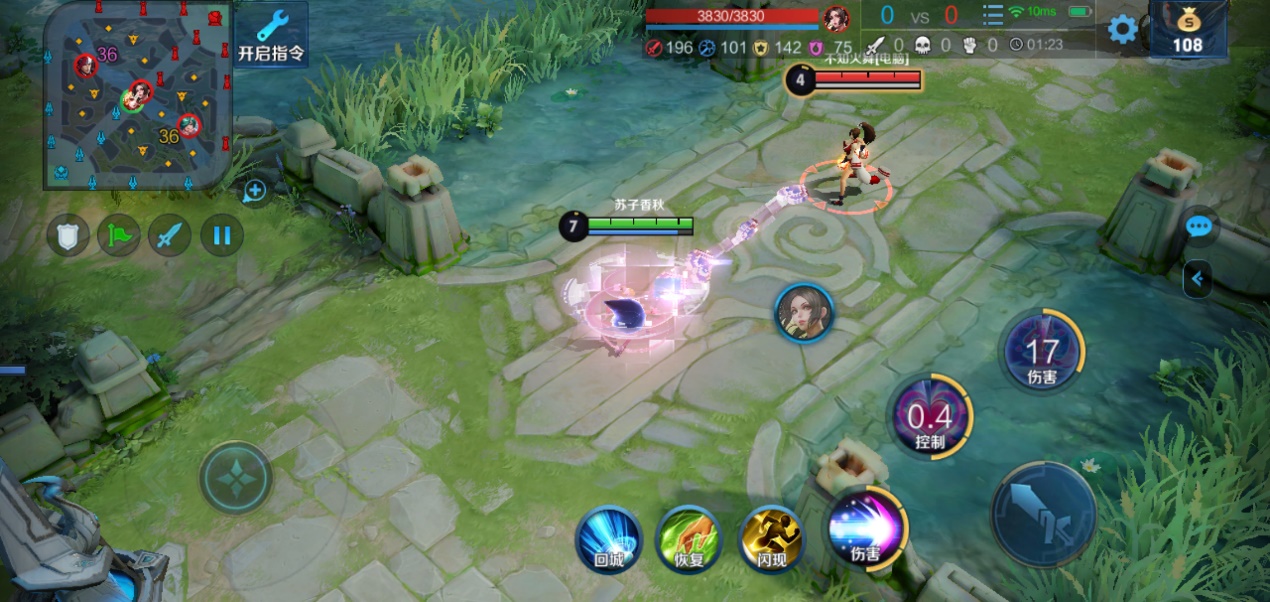Tap the 开启指令 wrench button
This screenshot has height=602, width=1270.
pyautogui.click(x=271, y=34)
